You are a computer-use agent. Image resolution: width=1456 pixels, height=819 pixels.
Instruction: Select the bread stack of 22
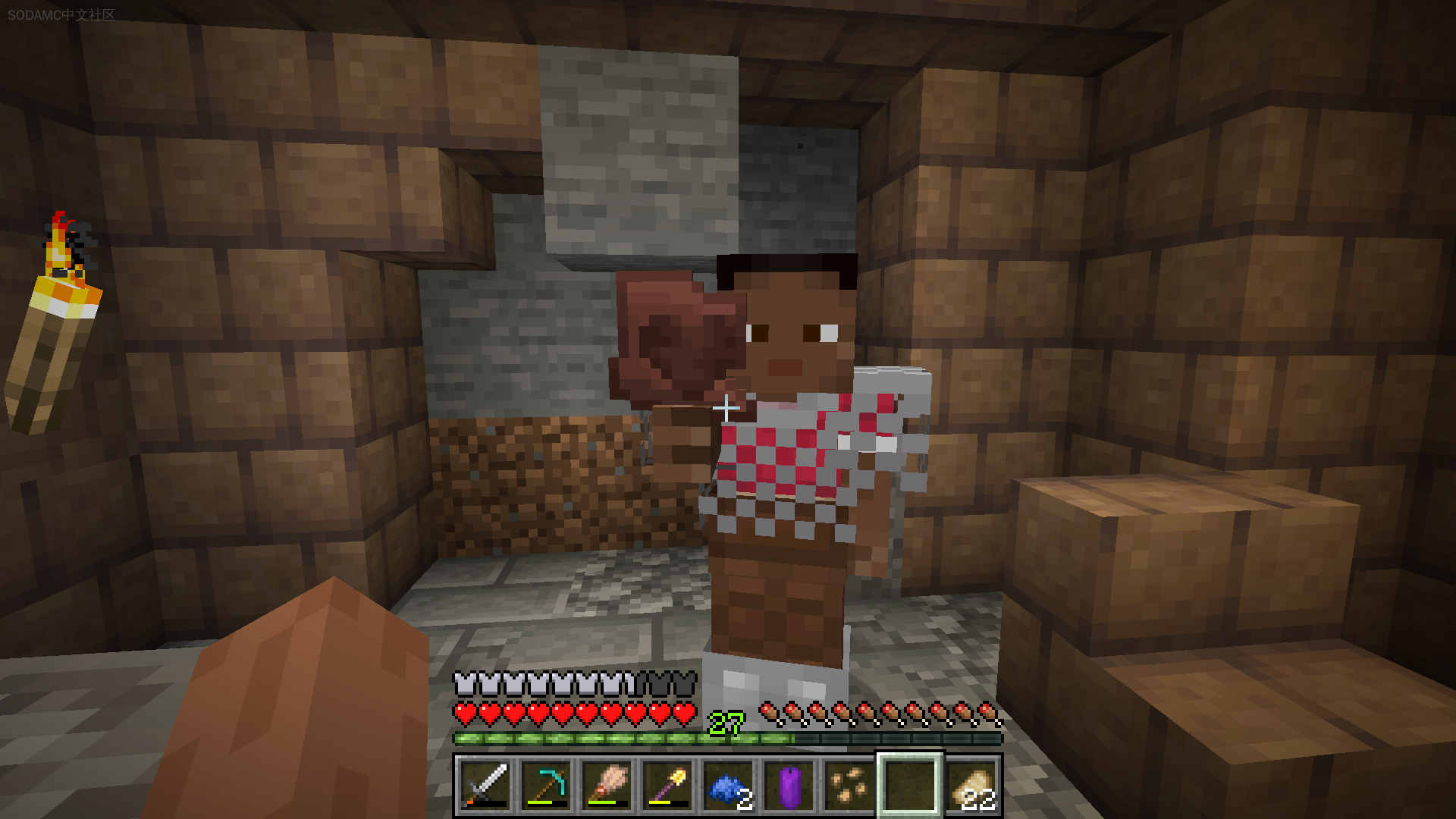click(971, 786)
